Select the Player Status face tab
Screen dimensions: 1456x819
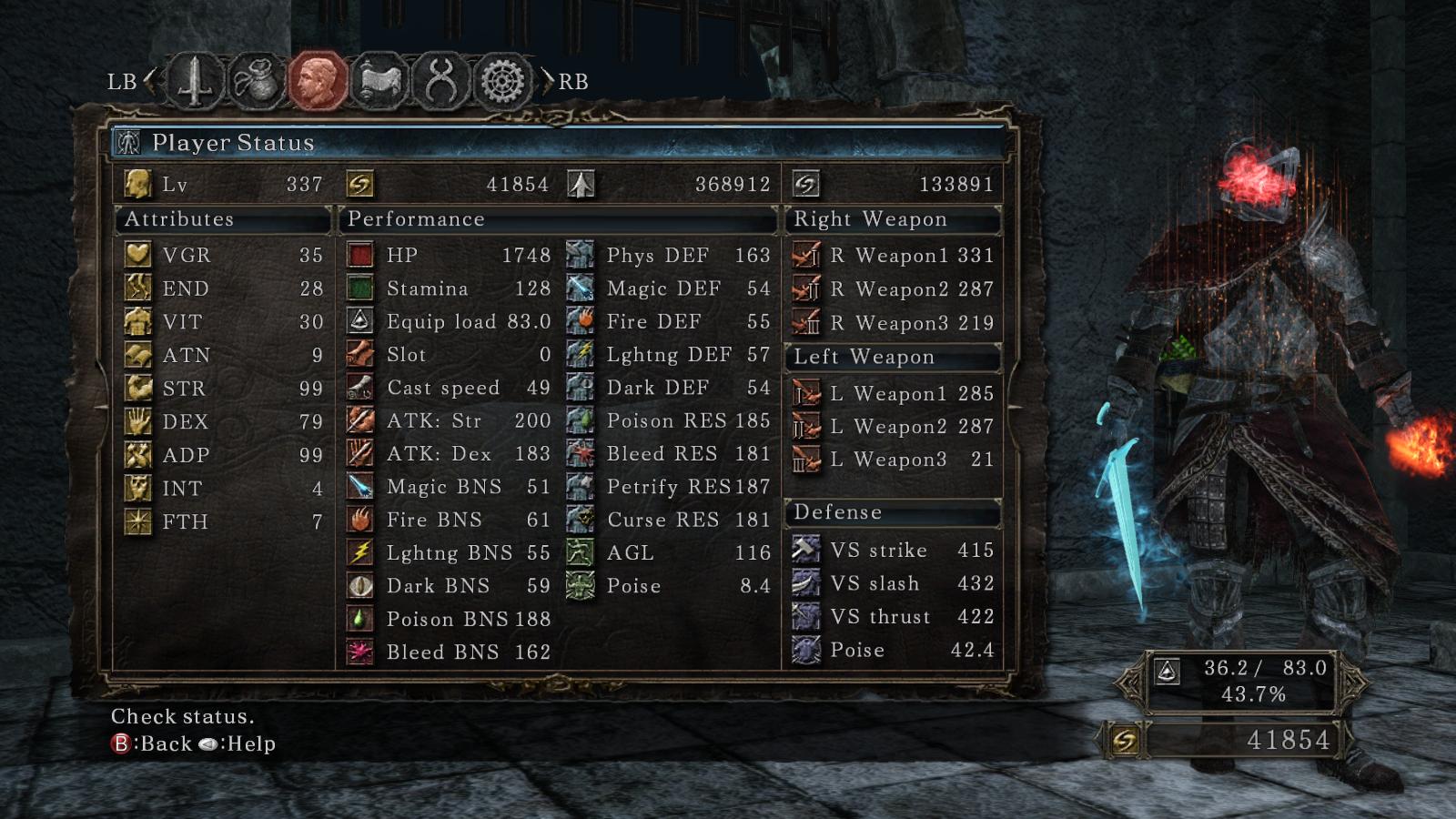coord(318,81)
